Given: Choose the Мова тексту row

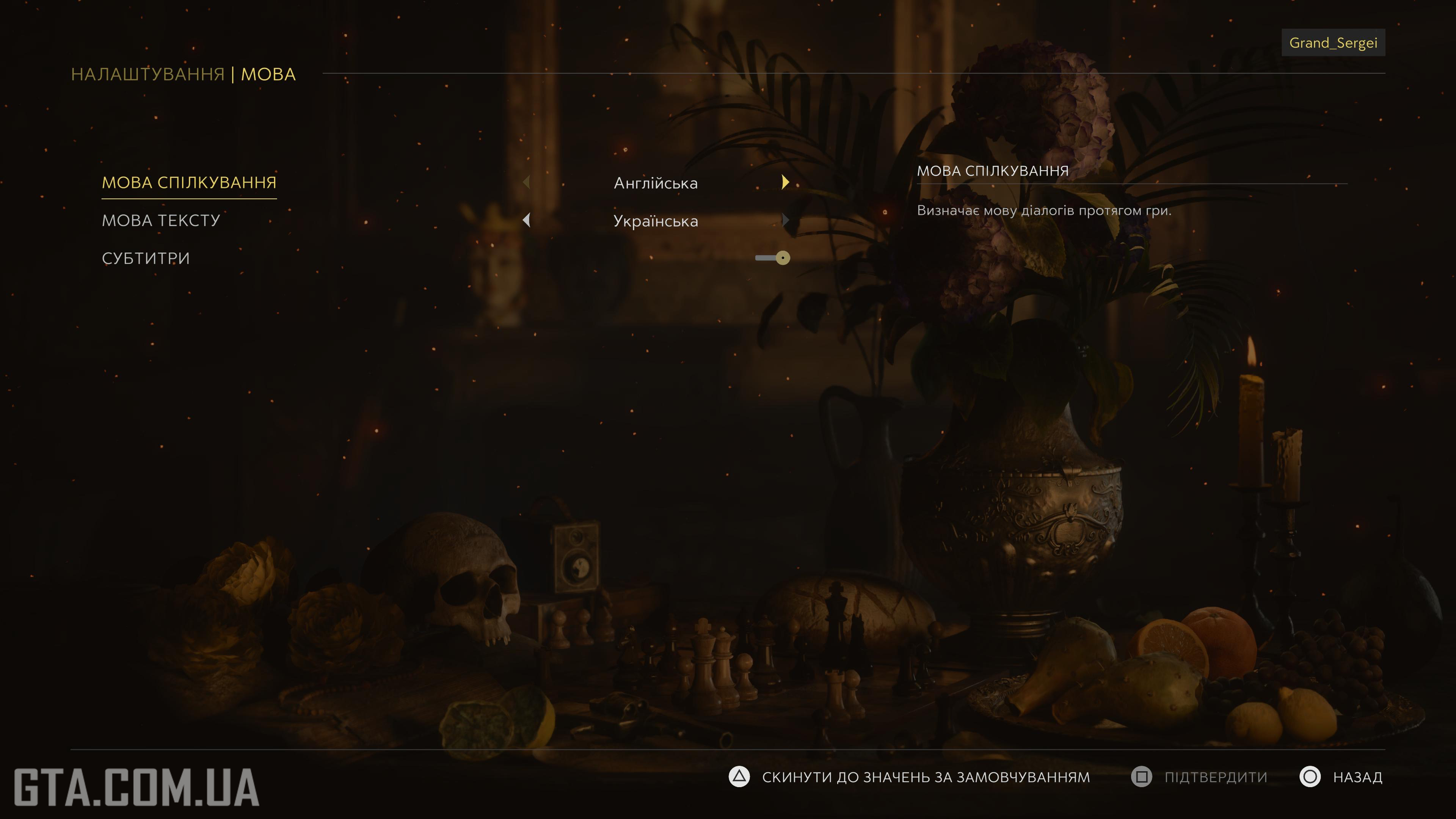Looking at the screenshot, I should pos(160,220).
